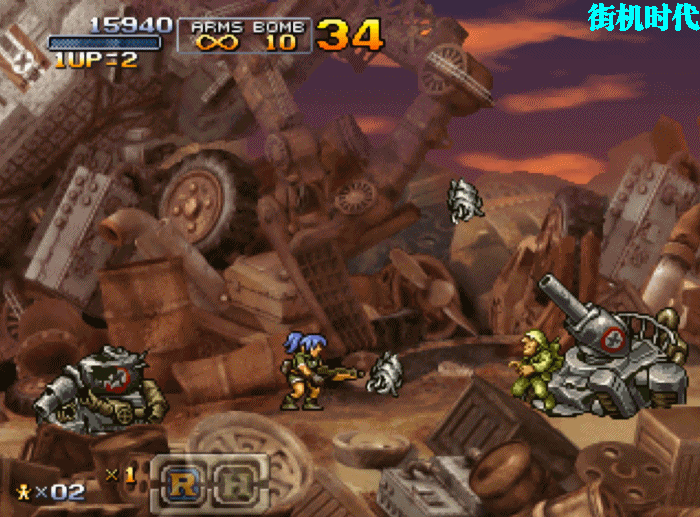Select the R weapon slot

pyautogui.click(x=183, y=482)
